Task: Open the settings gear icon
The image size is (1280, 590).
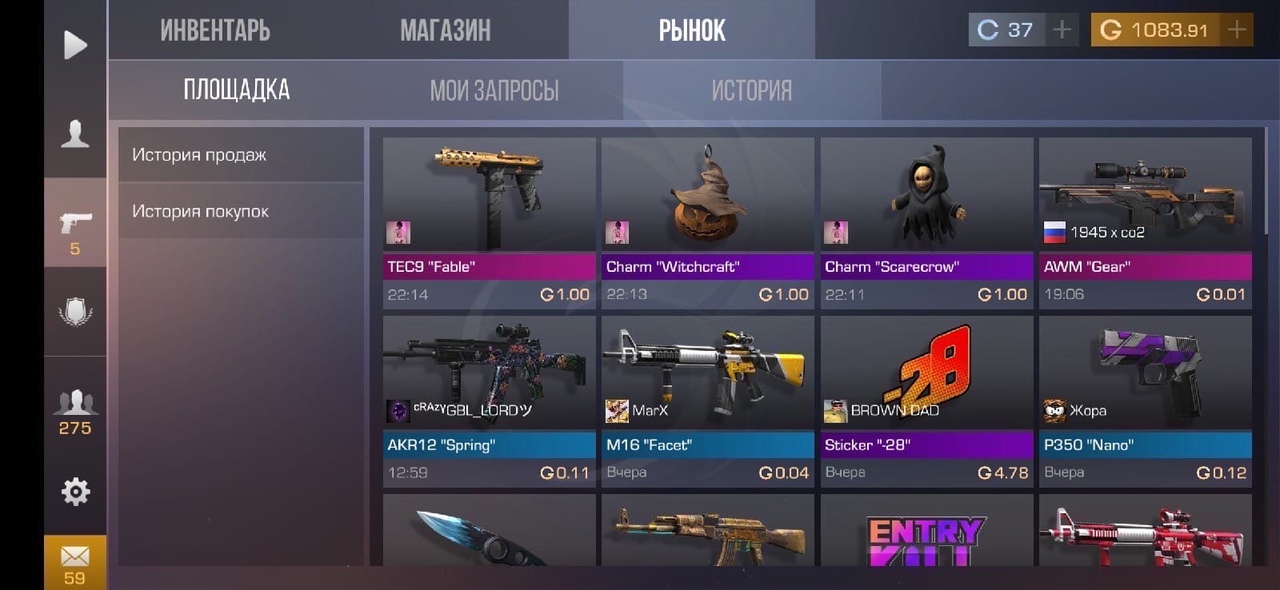Action: pyautogui.click(x=75, y=491)
